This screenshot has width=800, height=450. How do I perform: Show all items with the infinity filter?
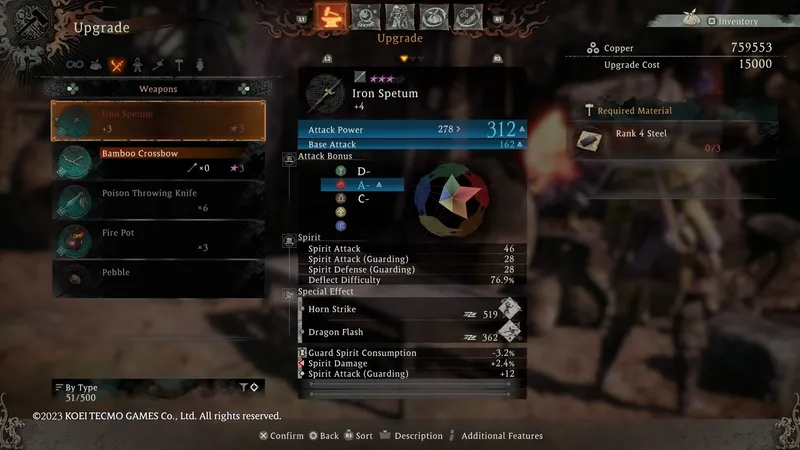click(73, 66)
